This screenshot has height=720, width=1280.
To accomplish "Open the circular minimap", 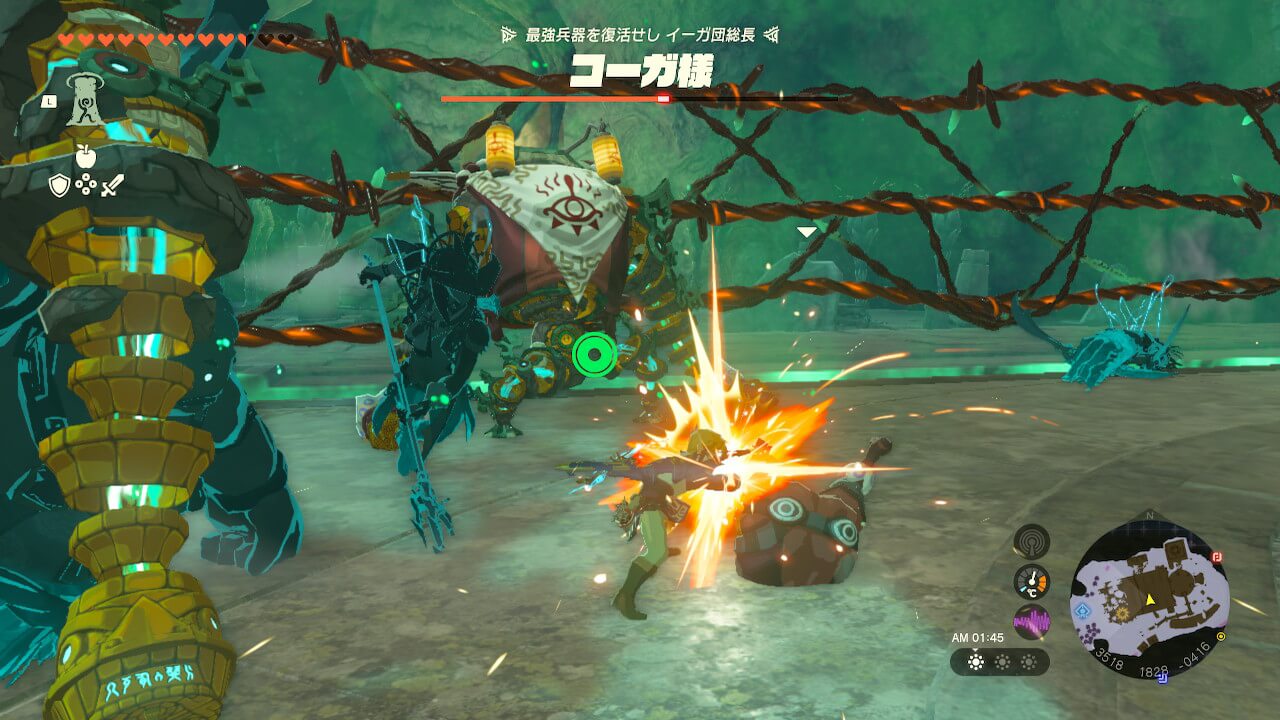I will point(1147,598).
